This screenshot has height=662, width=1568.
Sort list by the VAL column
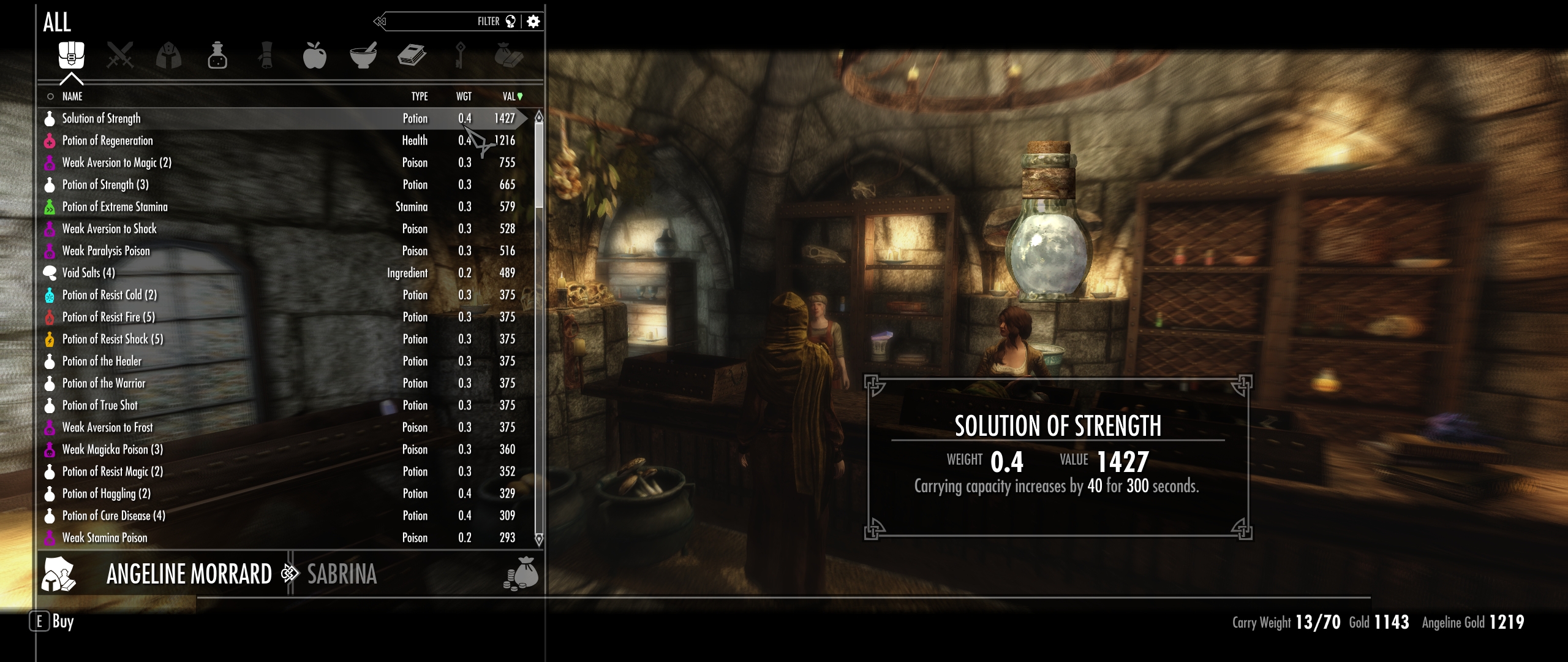click(x=510, y=96)
